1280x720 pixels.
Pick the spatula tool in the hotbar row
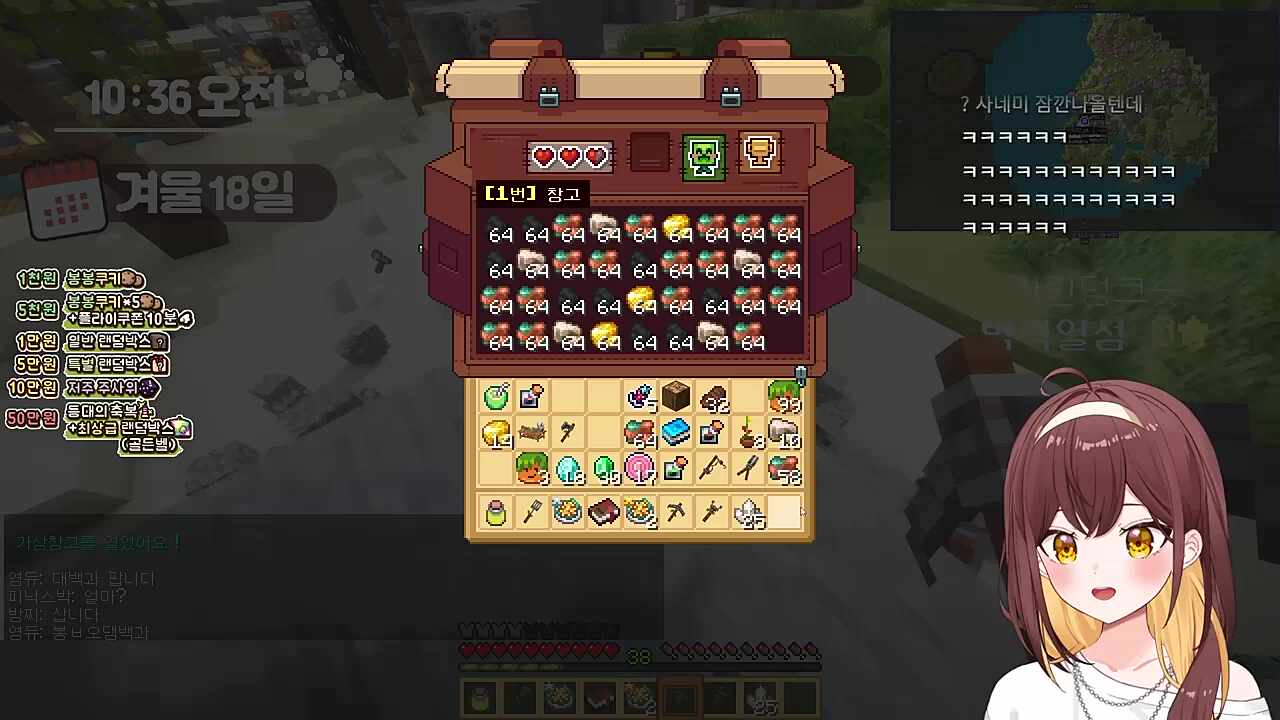532,513
